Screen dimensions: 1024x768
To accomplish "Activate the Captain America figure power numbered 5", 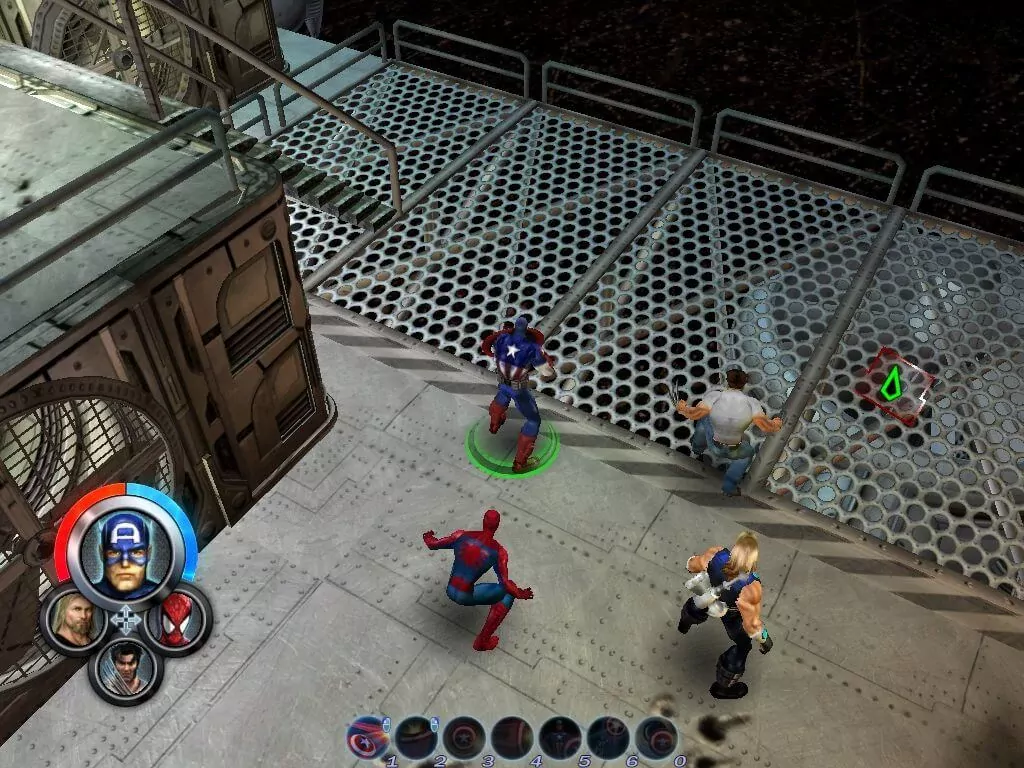I will tap(560, 738).
